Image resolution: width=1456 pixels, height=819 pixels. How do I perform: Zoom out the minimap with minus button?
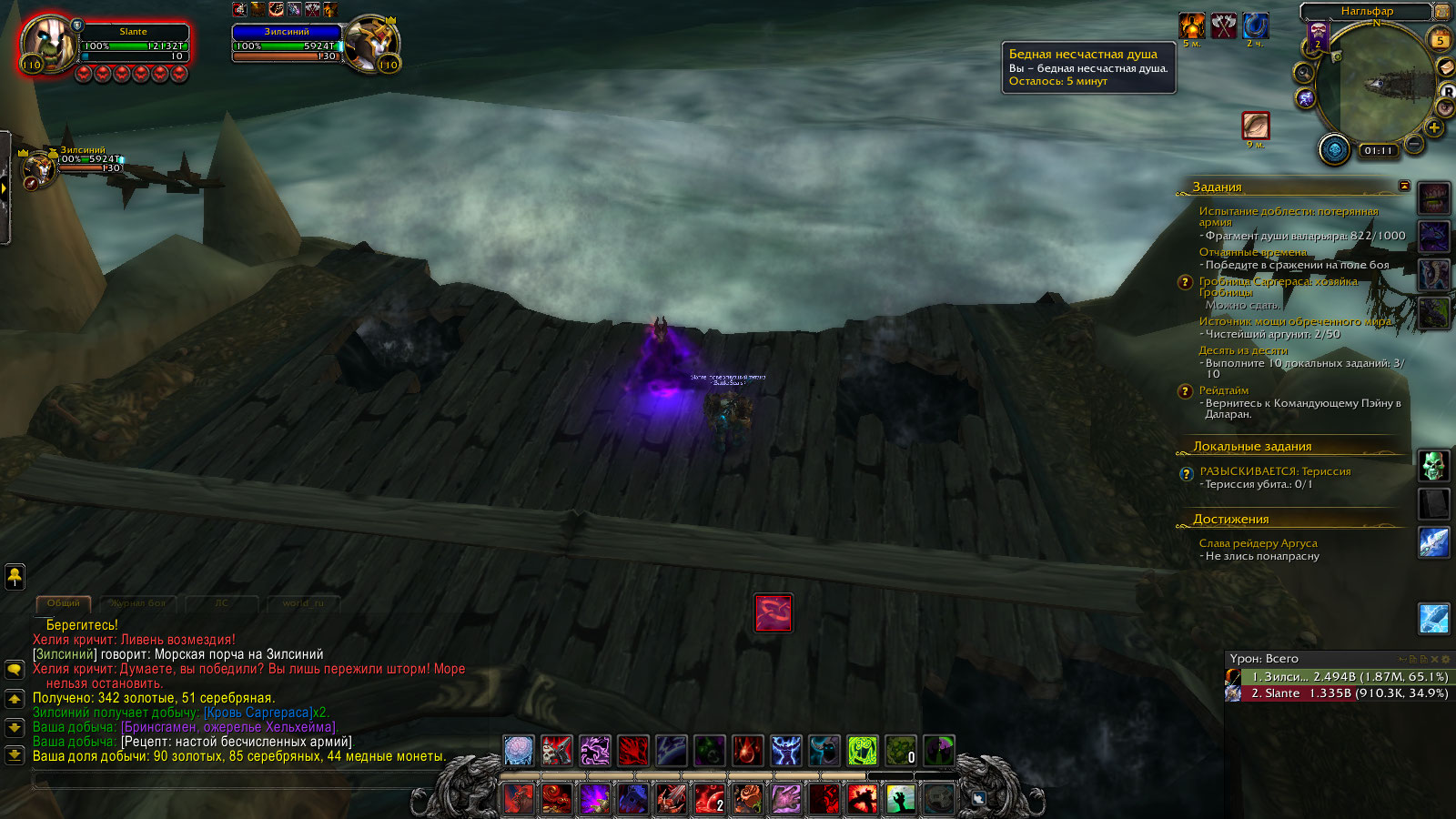[1414, 144]
